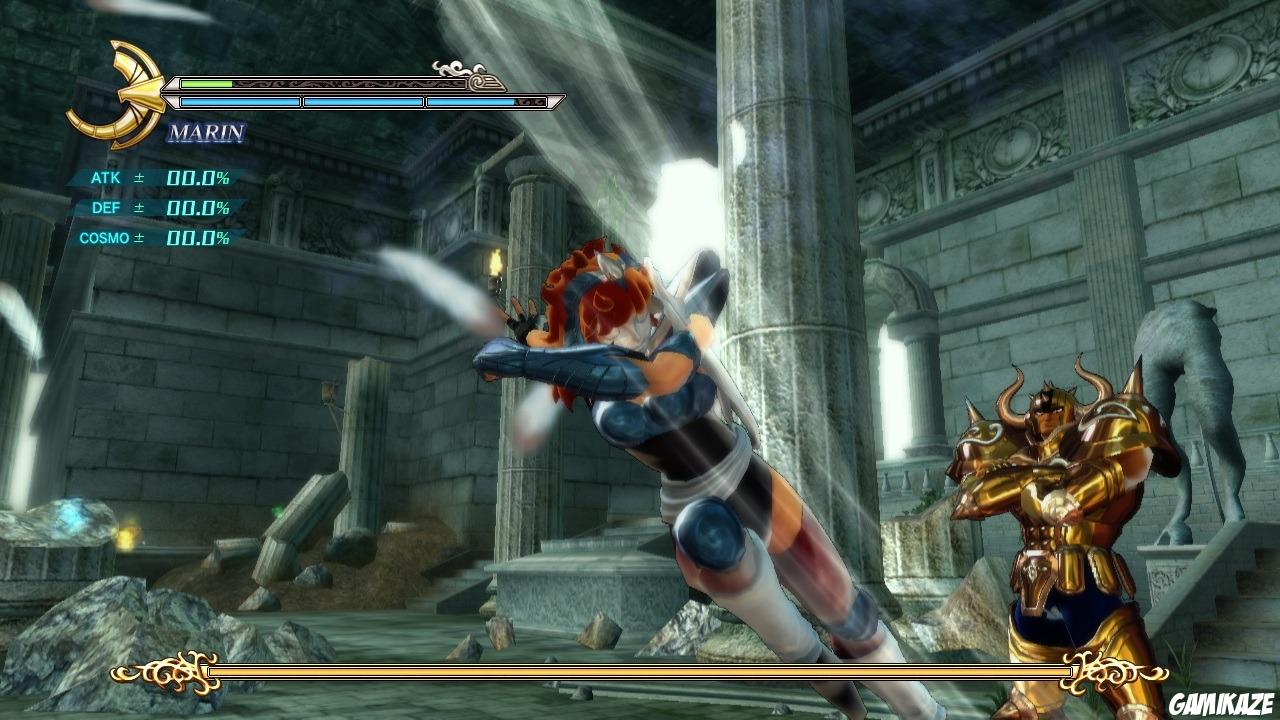
Task: Select the MARIN character name label
Action: pos(206,132)
